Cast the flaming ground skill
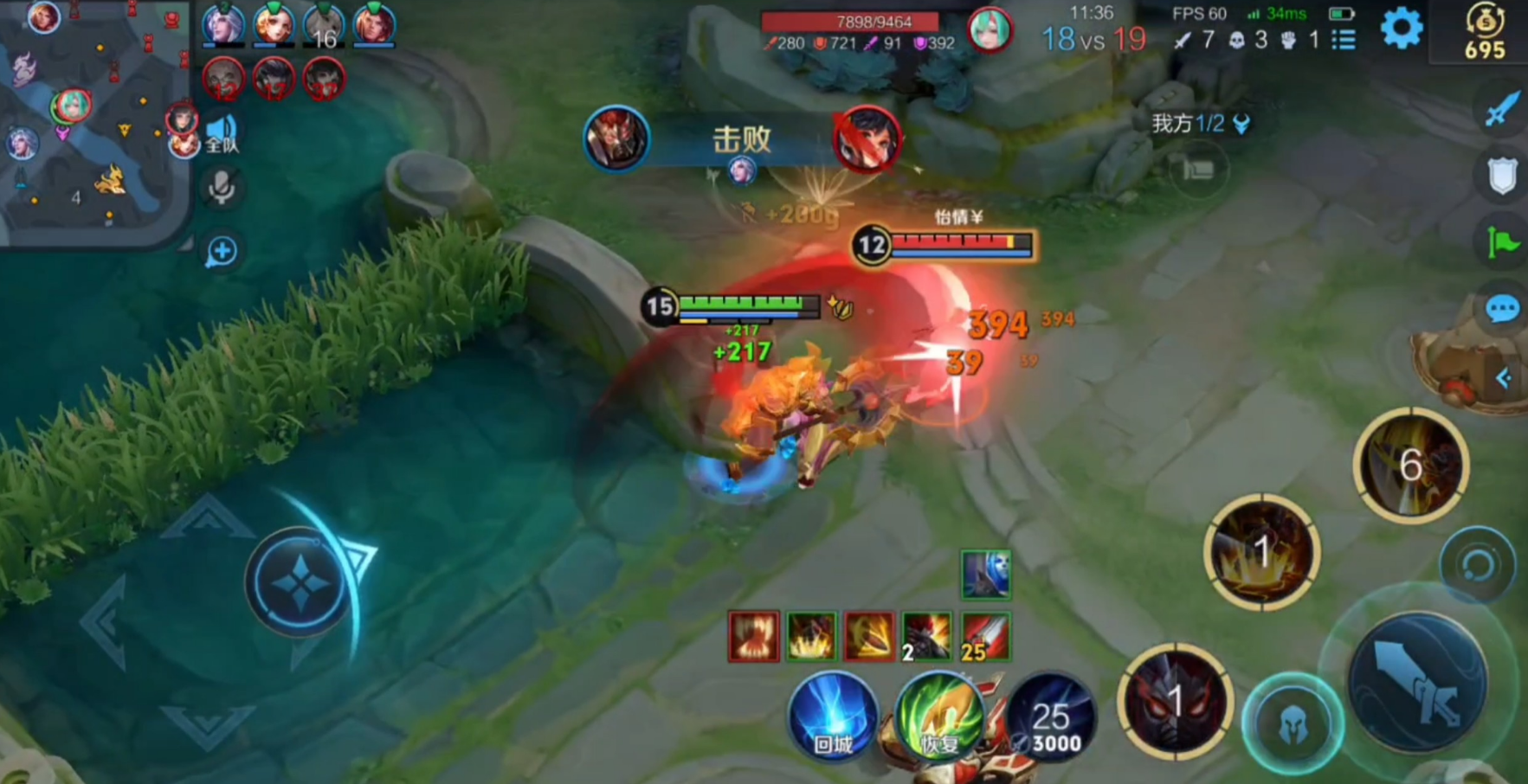Image resolution: width=1528 pixels, height=784 pixels. click(x=1261, y=551)
